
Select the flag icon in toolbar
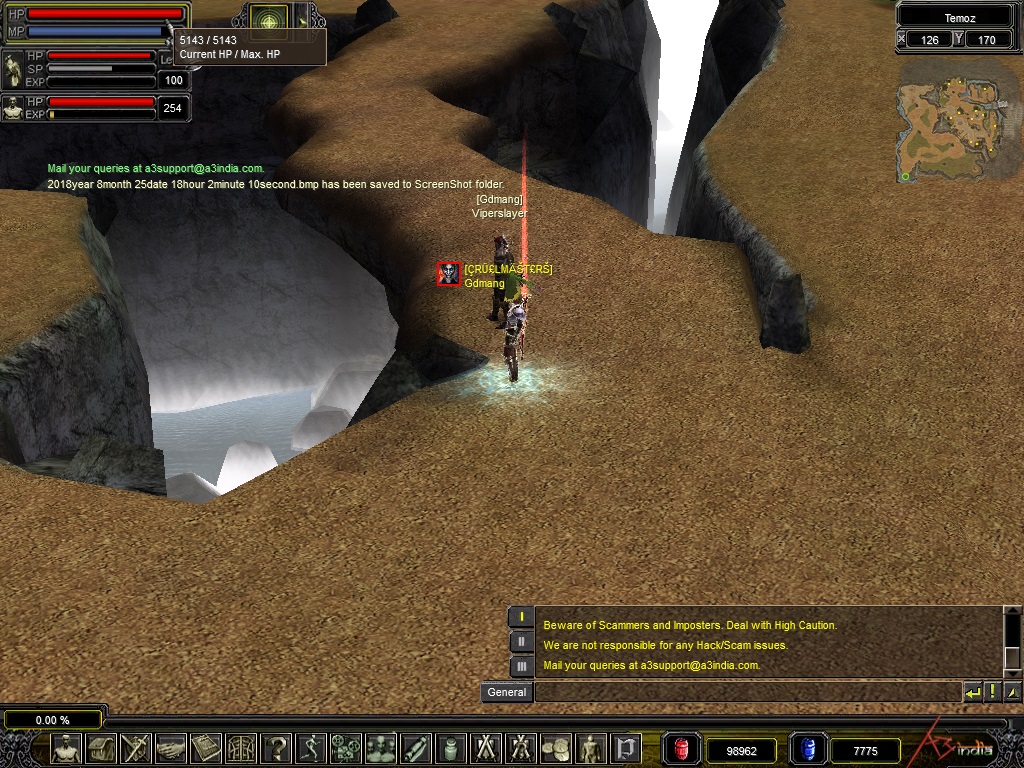[x=626, y=747]
